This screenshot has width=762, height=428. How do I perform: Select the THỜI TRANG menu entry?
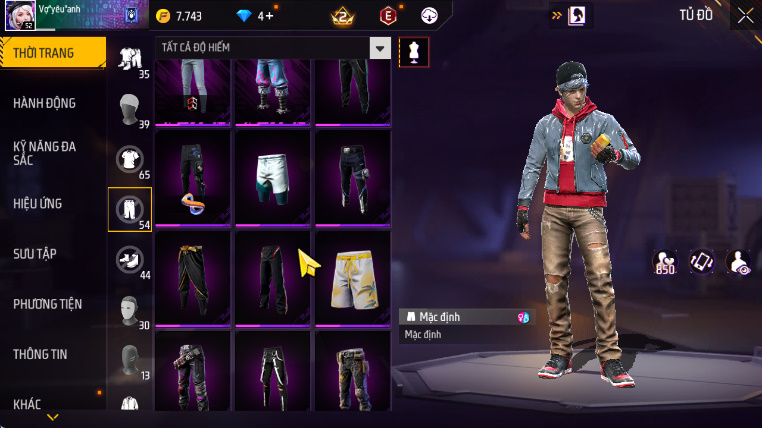44,53
